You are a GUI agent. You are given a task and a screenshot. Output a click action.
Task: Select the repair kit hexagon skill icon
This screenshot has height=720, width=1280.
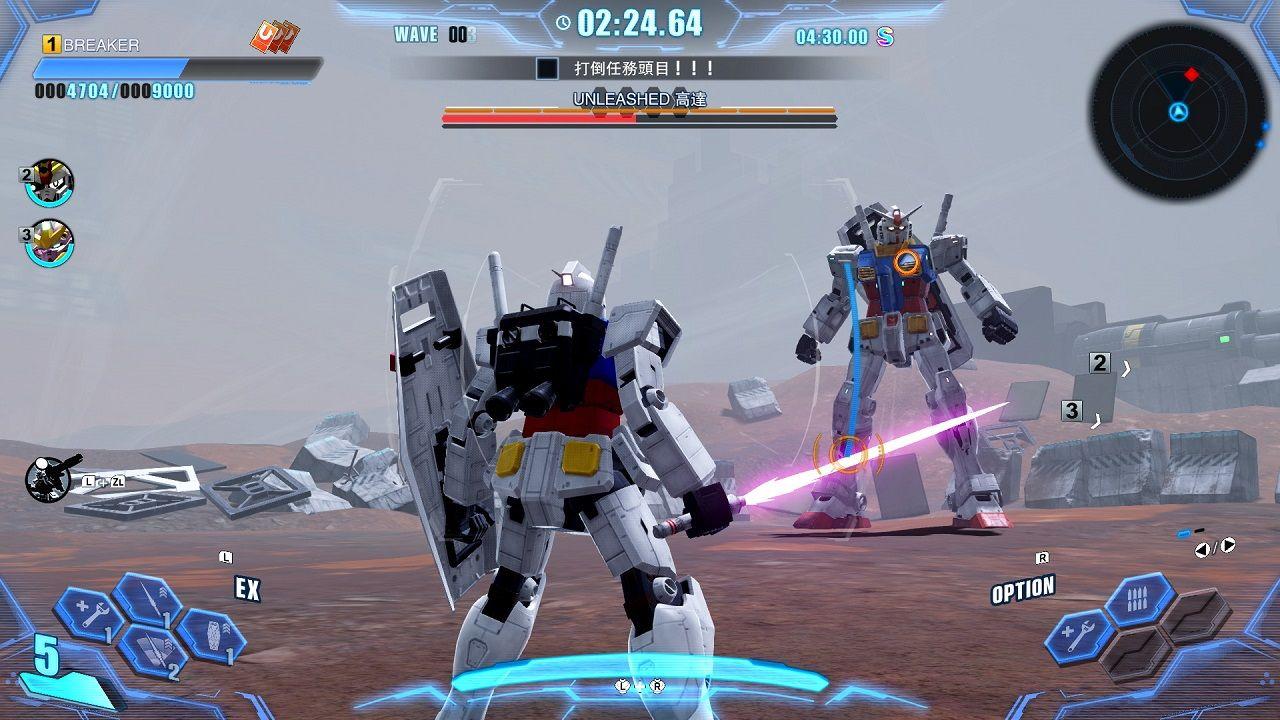coord(89,612)
